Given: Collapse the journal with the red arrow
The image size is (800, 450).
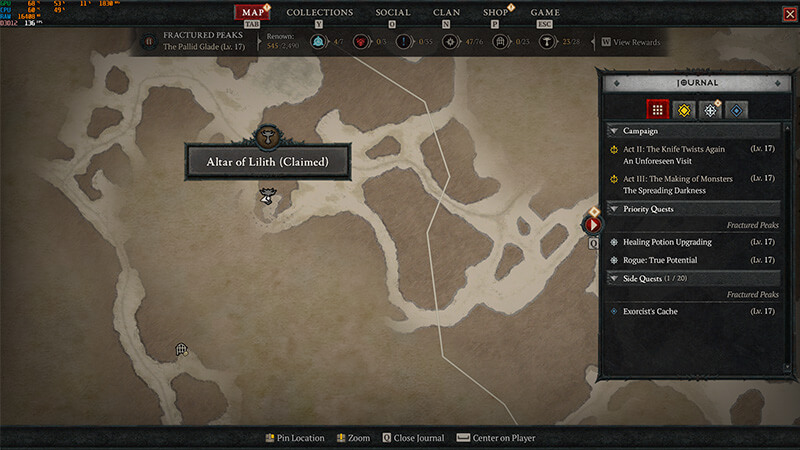Looking at the screenshot, I should tap(592, 225).
